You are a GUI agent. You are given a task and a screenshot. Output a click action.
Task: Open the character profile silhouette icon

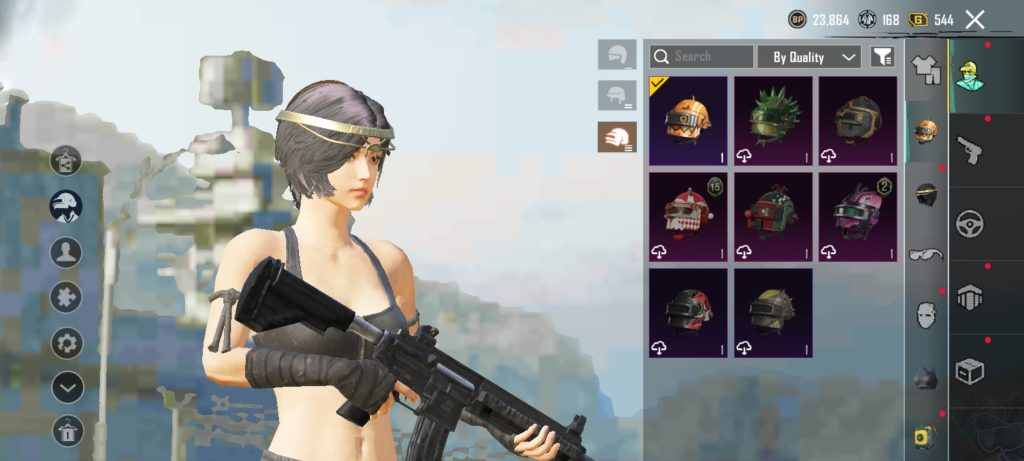(67, 251)
